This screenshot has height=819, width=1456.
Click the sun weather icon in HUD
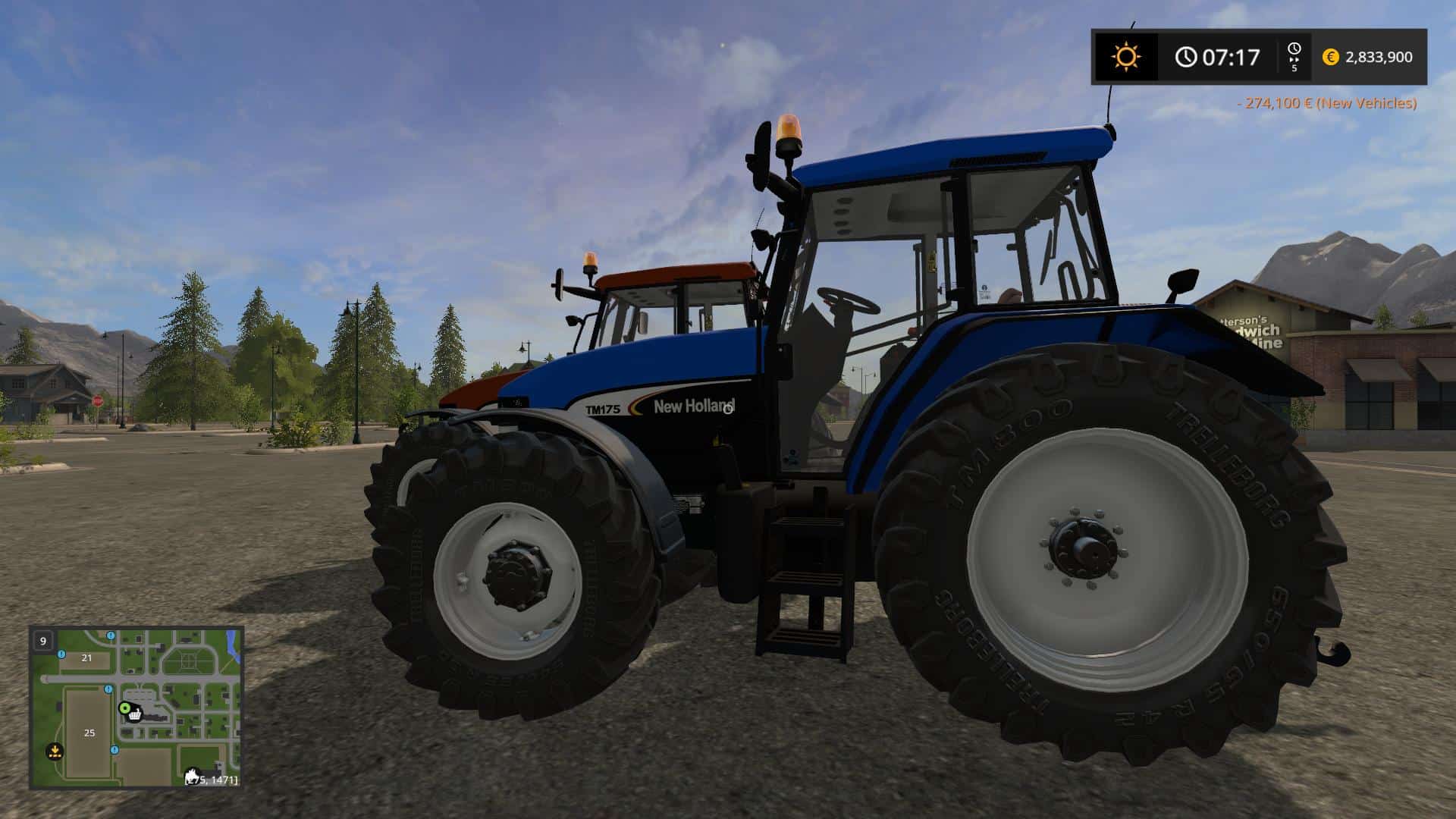[x=1127, y=55]
